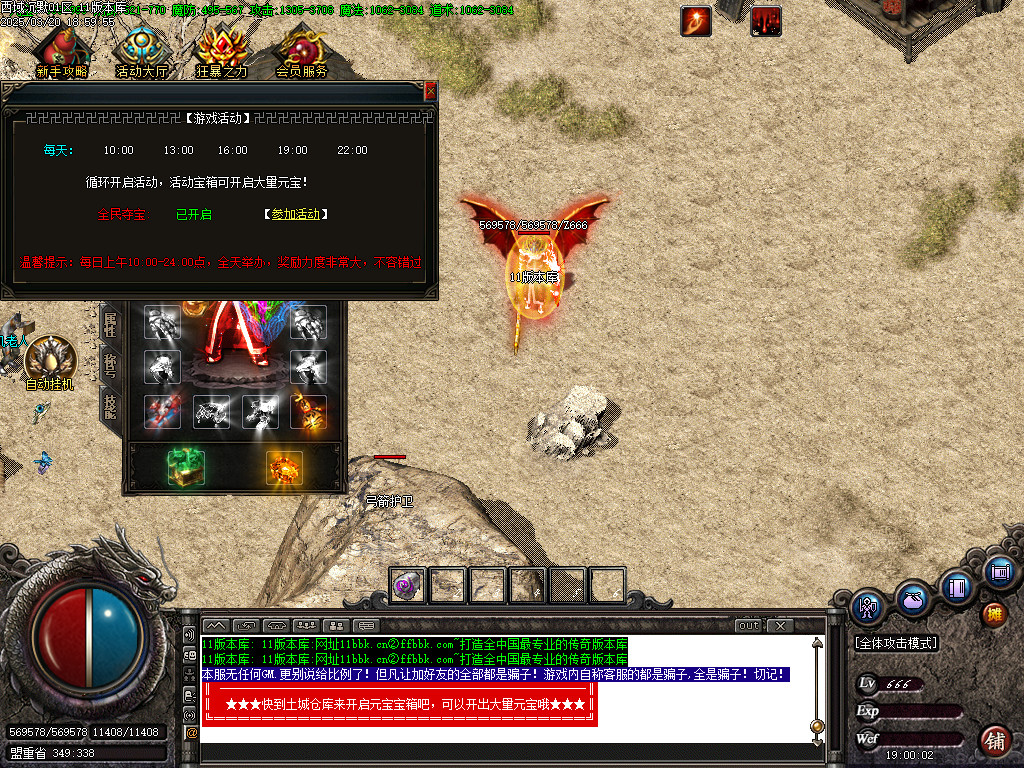Toggle the 全体攻击模式 attack mode

tap(896, 643)
